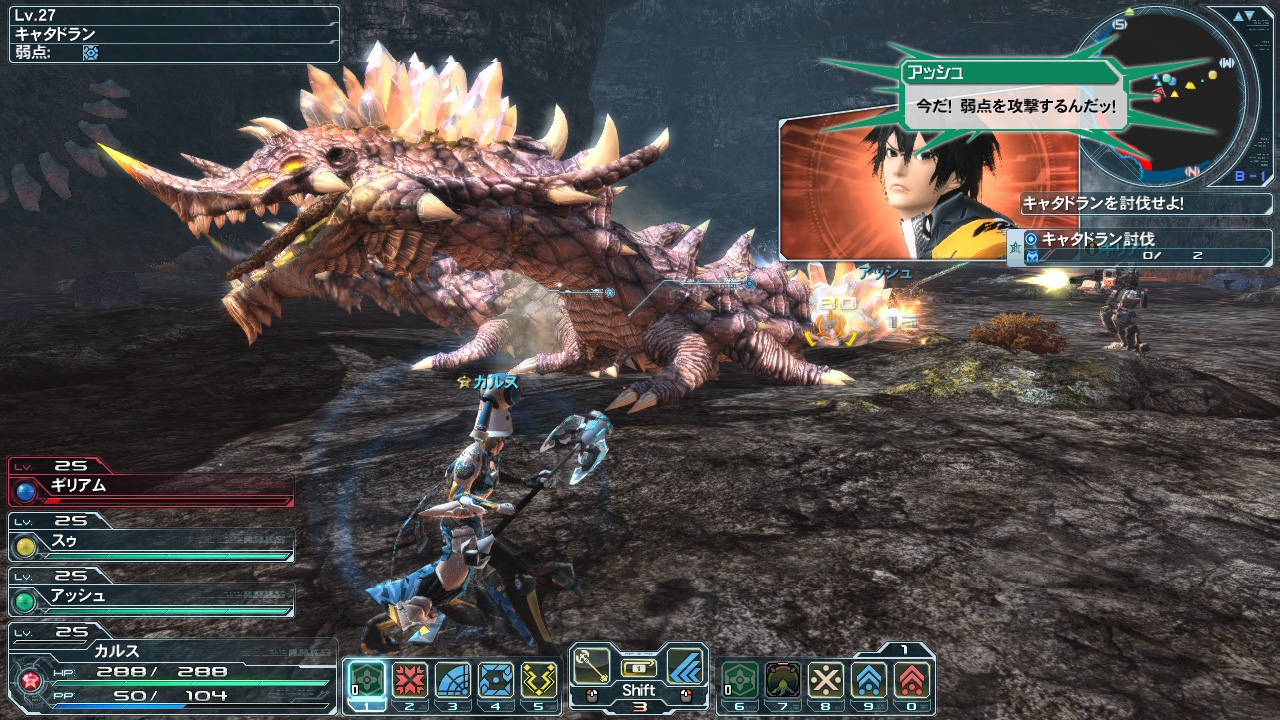Use the blue radar-fan skill in slot 3
Image resolution: width=1280 pixels, height=720 pixels.
[453, 680]
